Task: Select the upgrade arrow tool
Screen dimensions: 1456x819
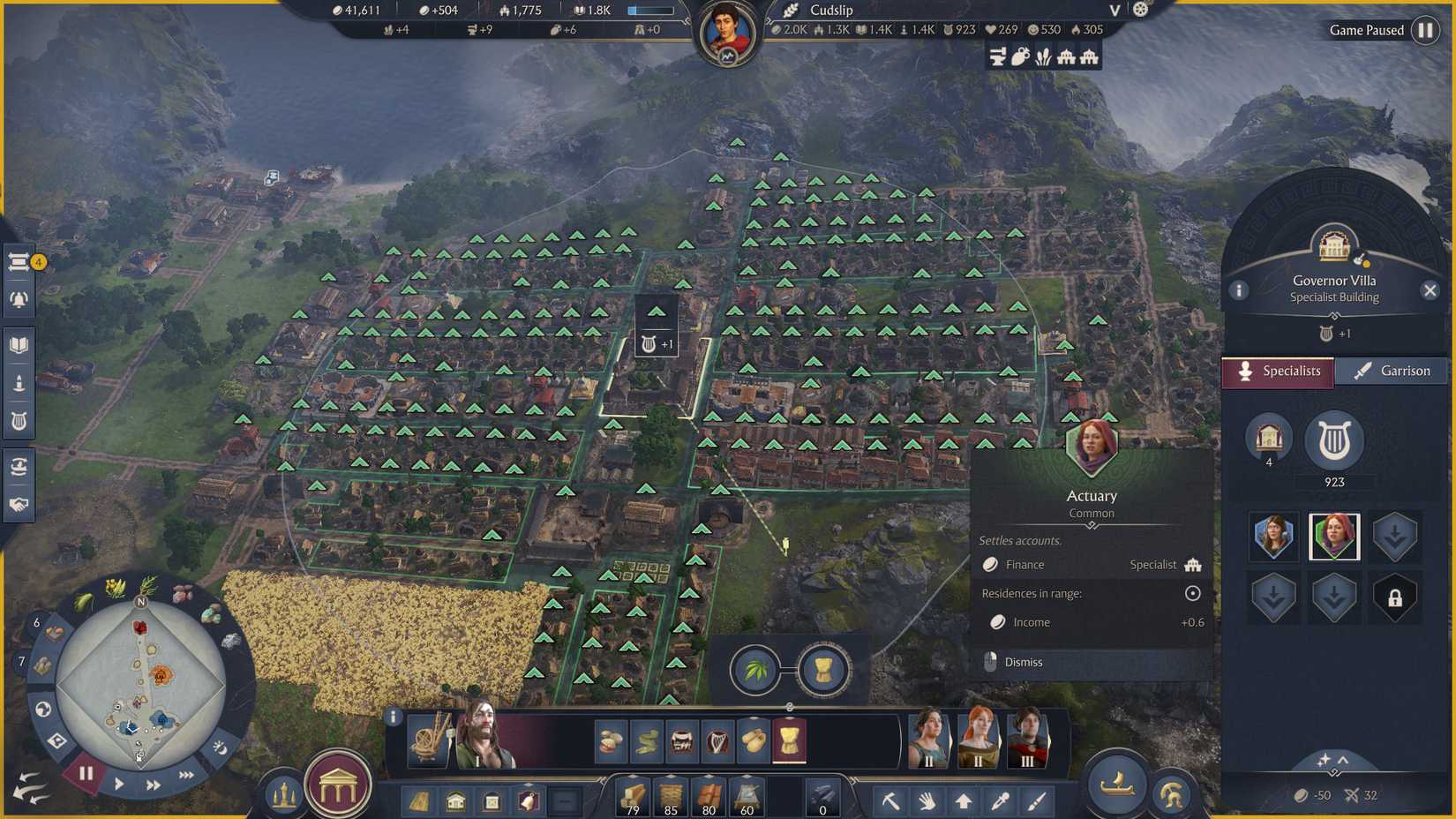Action: click(964, 801)
